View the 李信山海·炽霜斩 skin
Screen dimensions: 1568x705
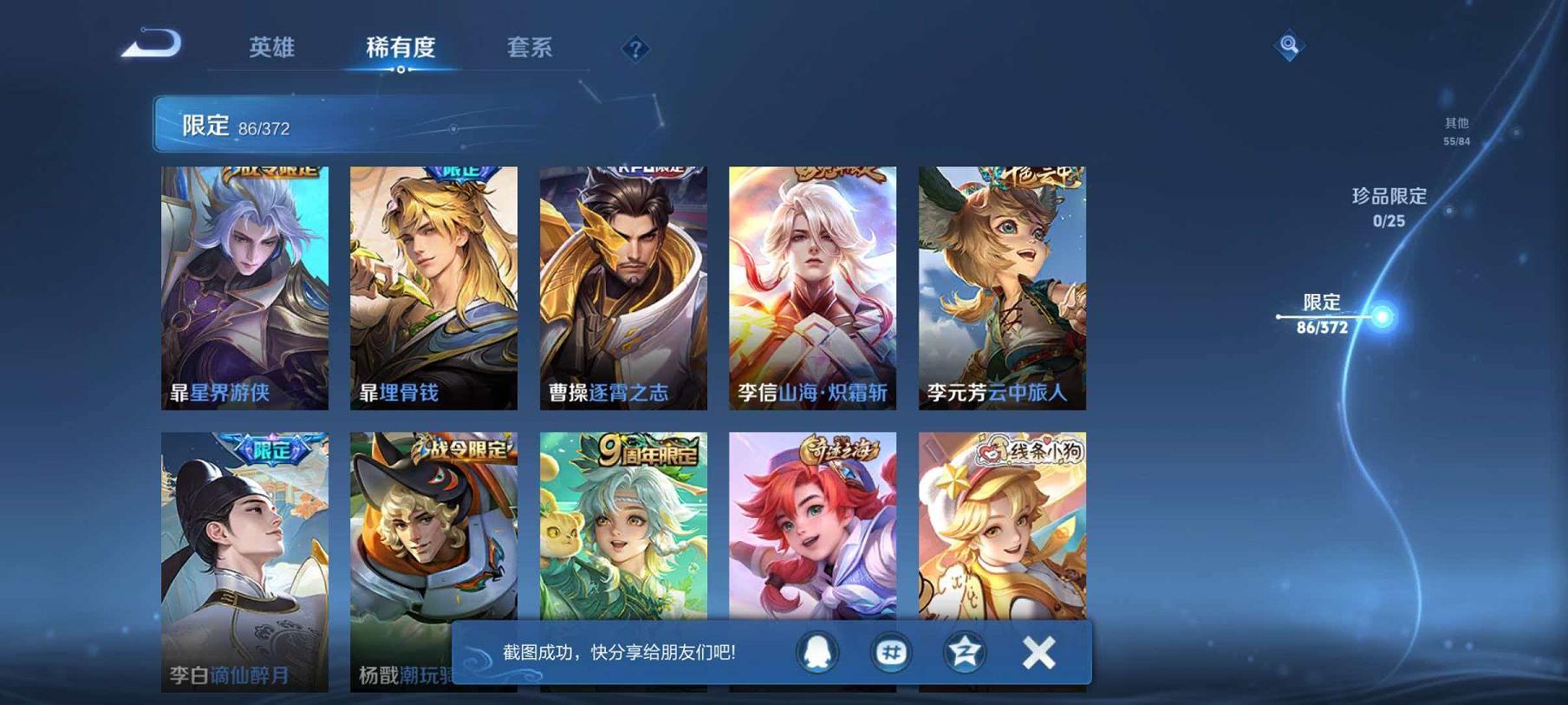click(x=812, y=286)
